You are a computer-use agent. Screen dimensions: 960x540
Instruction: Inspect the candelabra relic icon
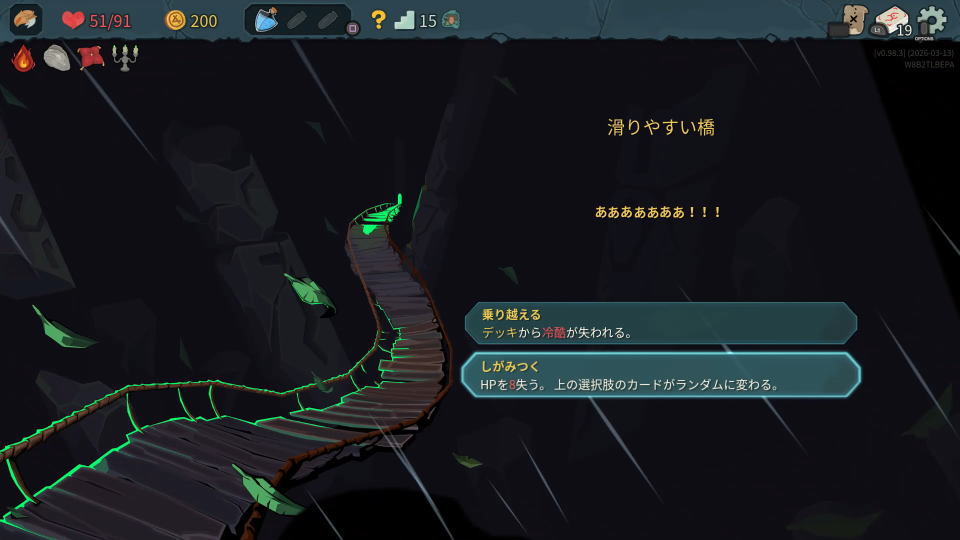[125, 58]
